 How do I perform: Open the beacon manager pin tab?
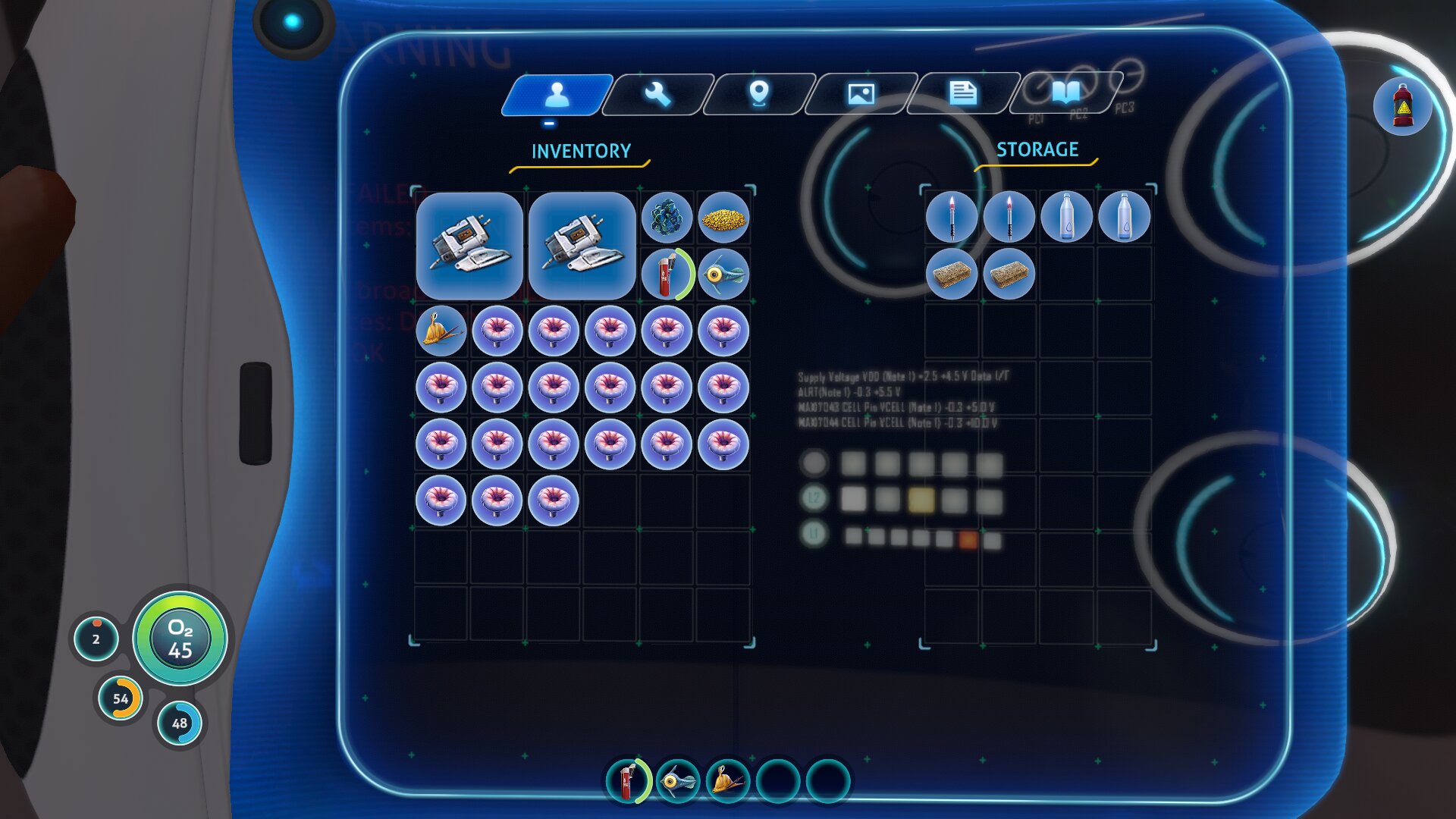[759, 94]
